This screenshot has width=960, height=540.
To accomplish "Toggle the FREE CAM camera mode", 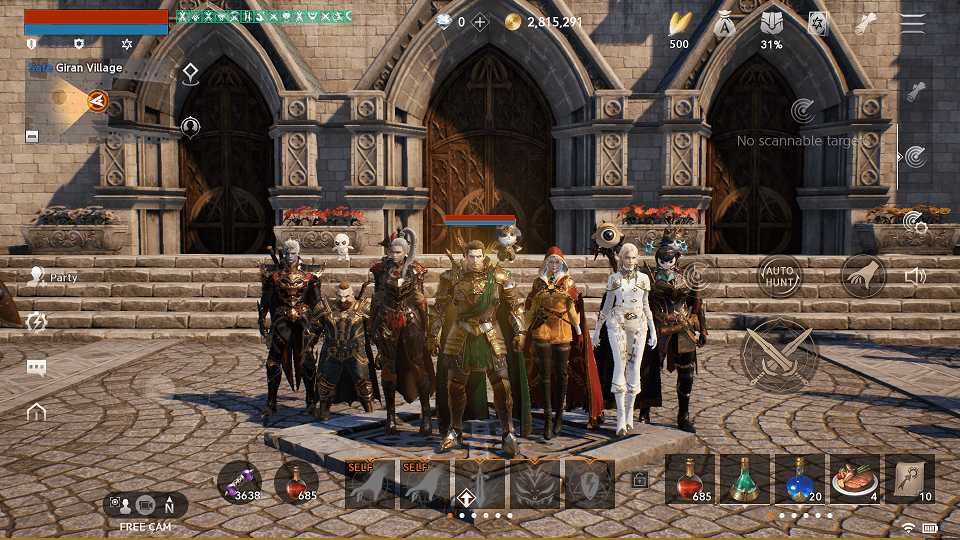I will pos(145,505).
